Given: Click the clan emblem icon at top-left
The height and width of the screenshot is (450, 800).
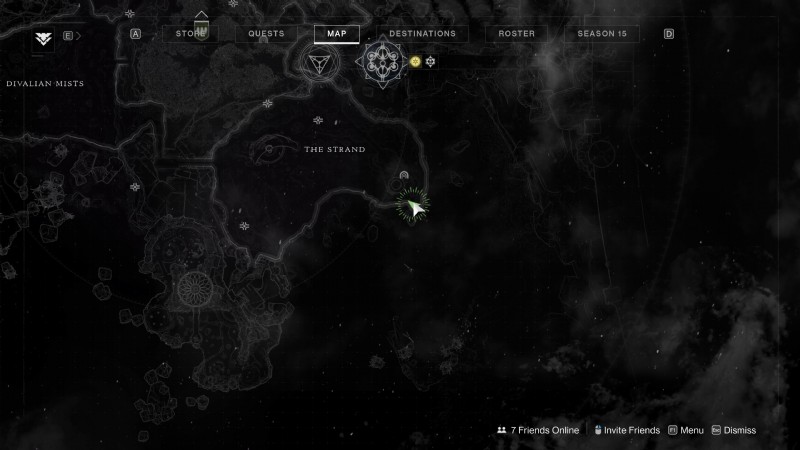Looking at the screenshot, I should pyautogui.click(x=43, y=38).
